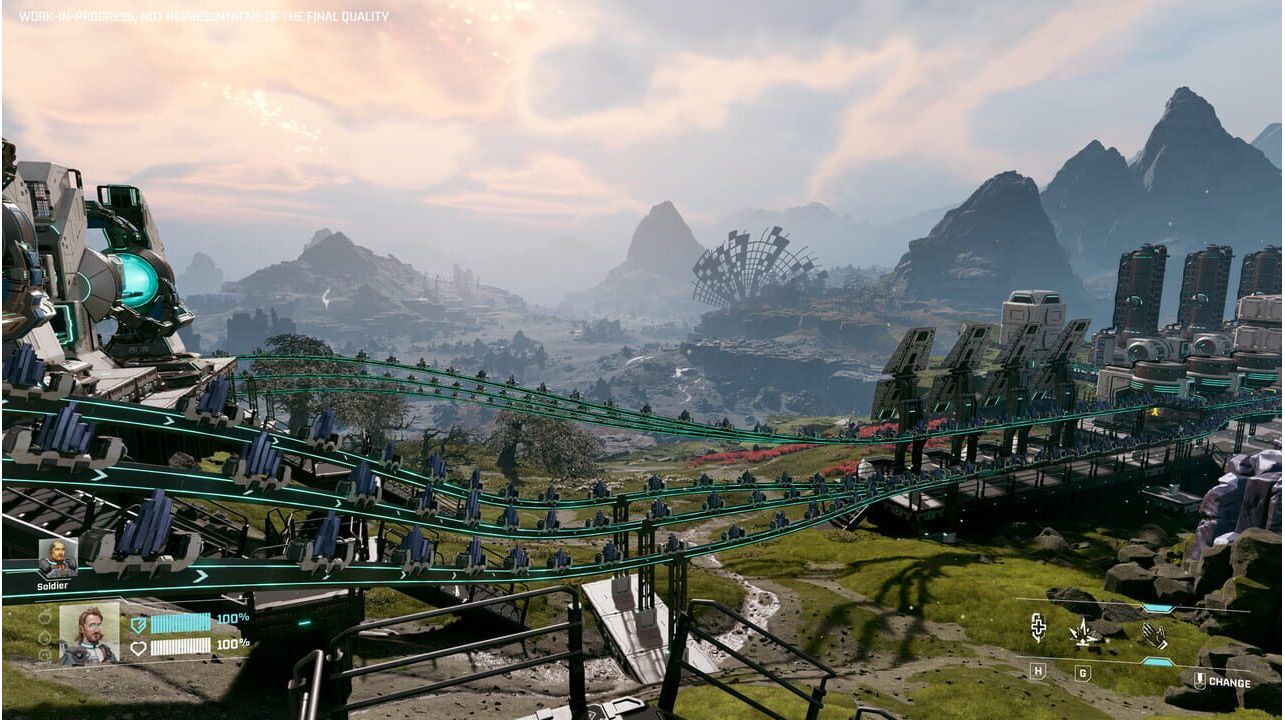This screenshot has height=720, width=1285.
Task: Click the bearded player character portrait
Action: [88, 632]
